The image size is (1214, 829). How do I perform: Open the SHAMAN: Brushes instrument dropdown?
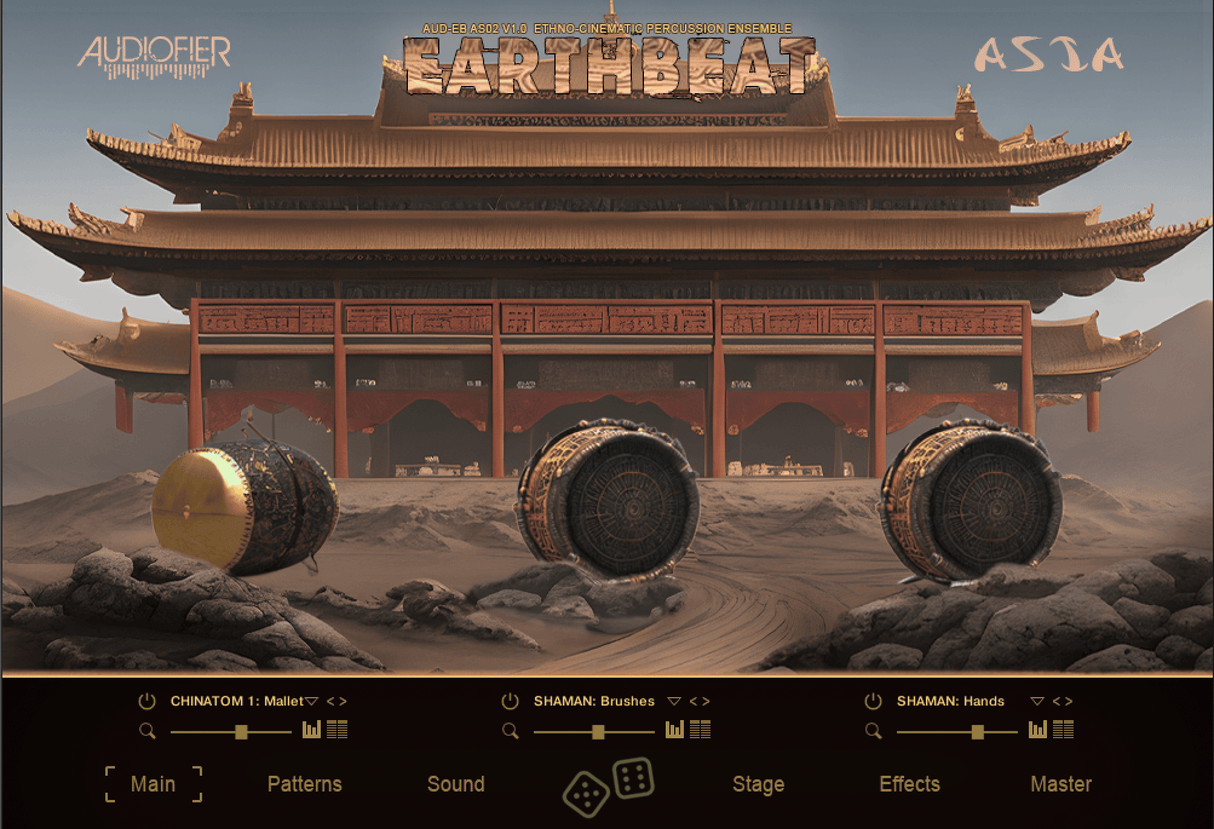click(x=674, y=702)
